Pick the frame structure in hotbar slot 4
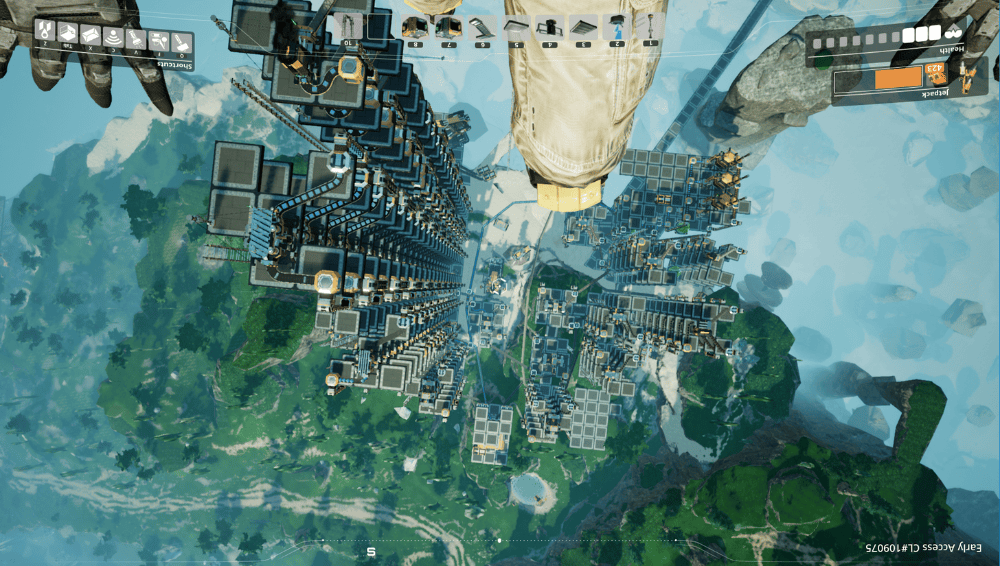 click(x=549, y=26)
